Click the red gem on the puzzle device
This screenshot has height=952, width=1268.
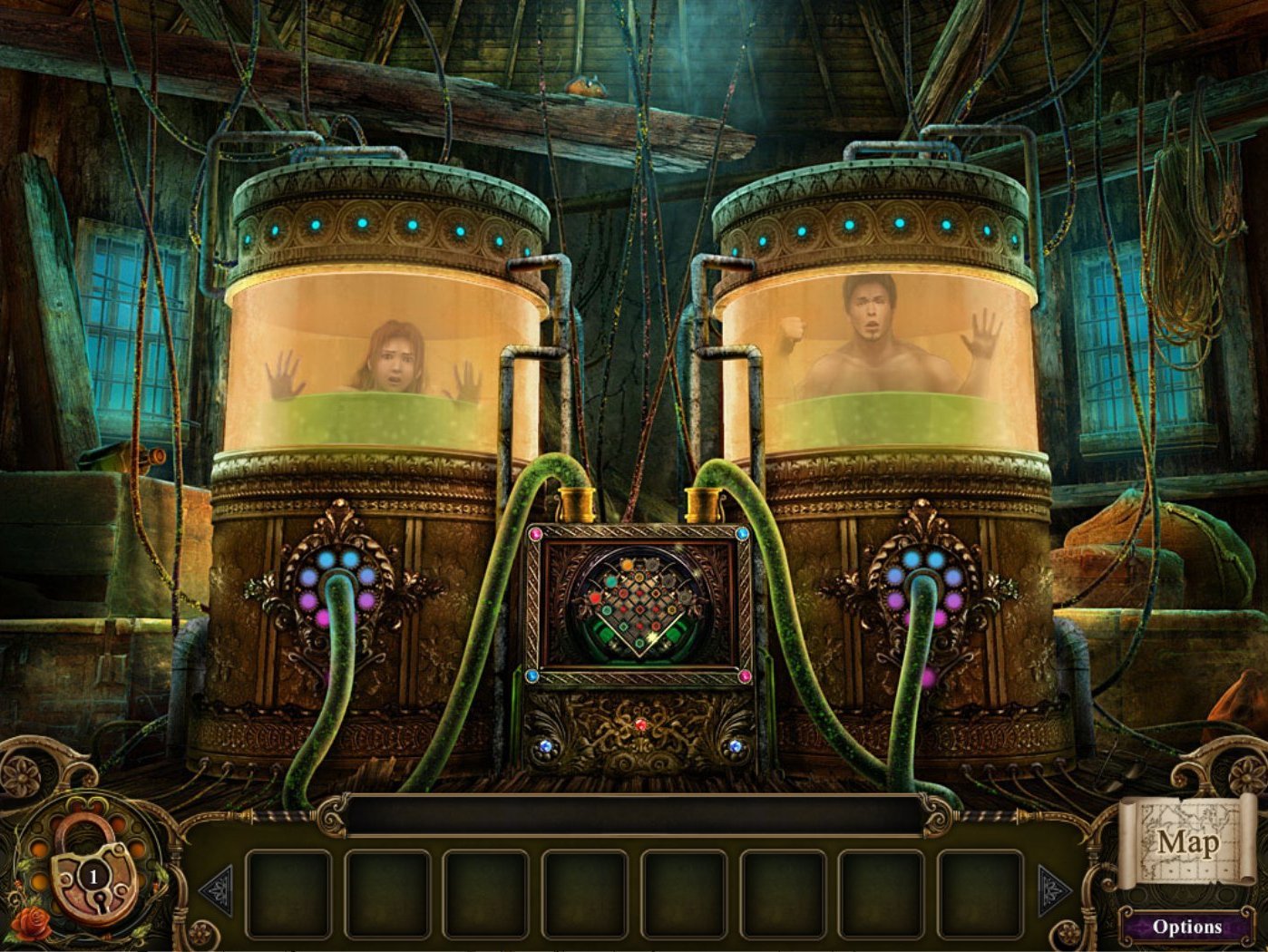pyautogui.click(x=595, y=596)
